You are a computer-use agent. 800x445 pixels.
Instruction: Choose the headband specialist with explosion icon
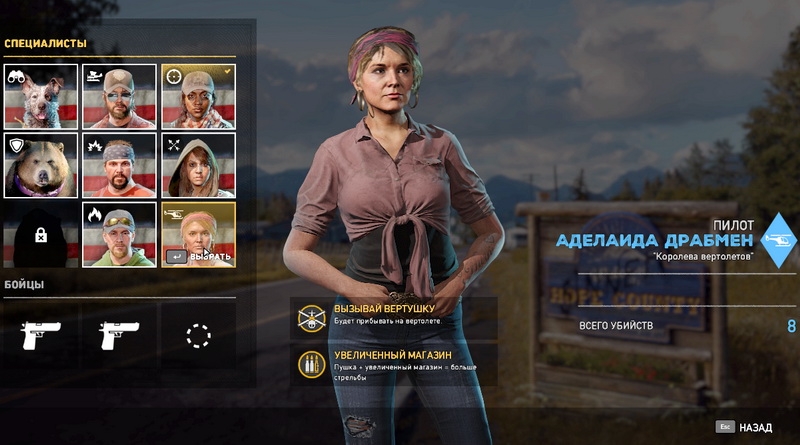(x=119, y=165)
